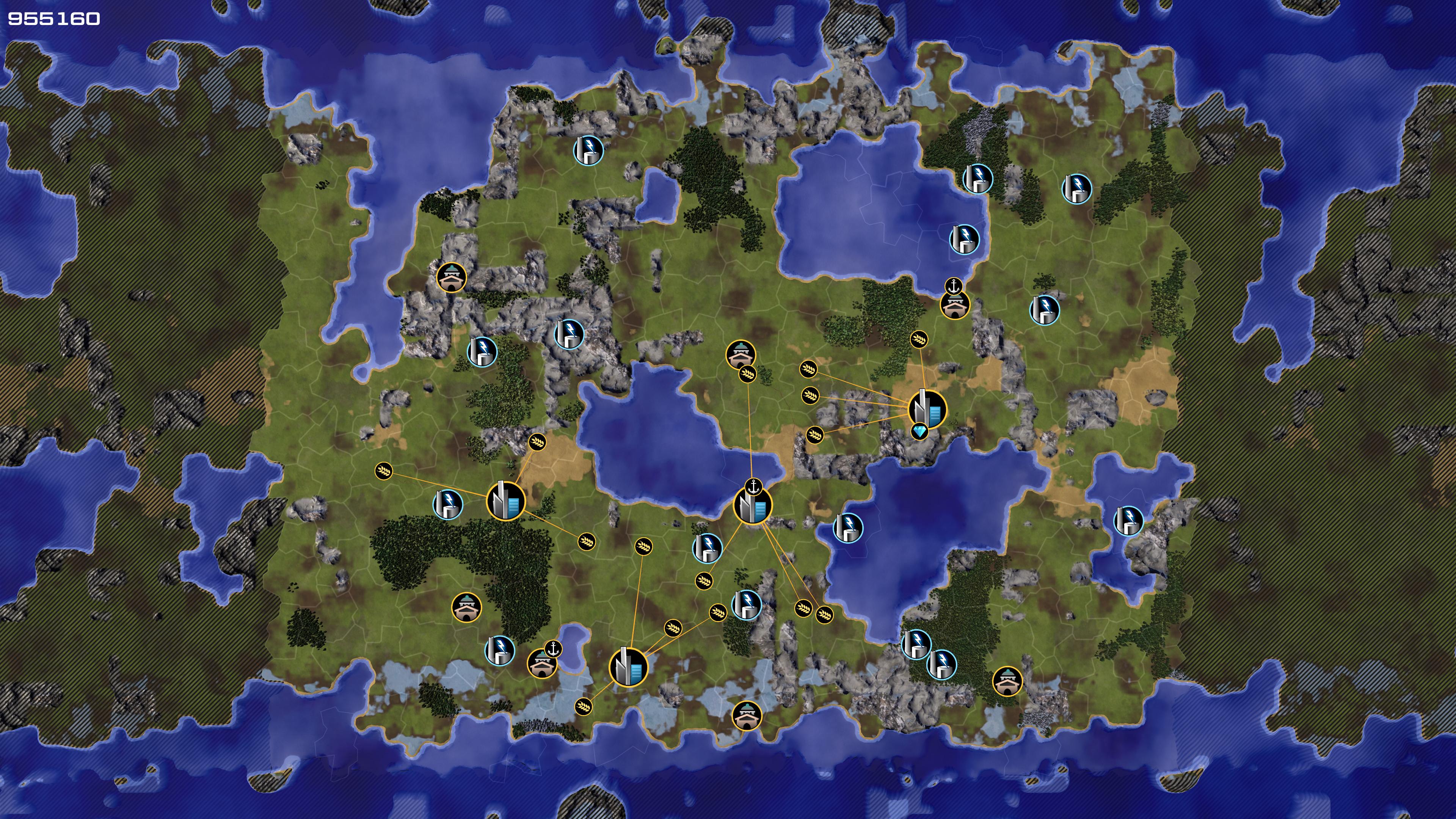Click the blue diamond gem icon

point(919,432)
